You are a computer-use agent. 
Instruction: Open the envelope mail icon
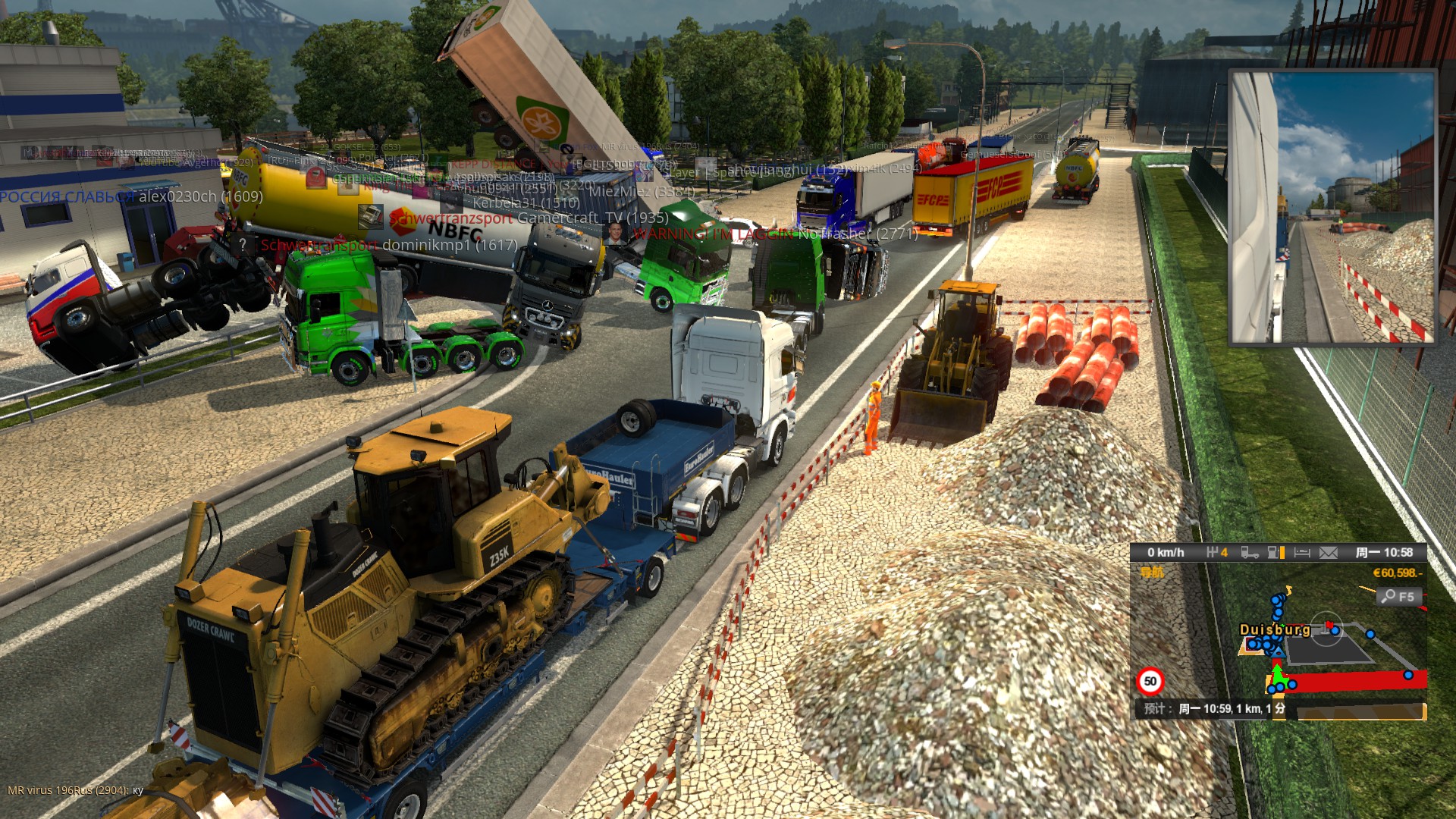tap(1328, 553)
